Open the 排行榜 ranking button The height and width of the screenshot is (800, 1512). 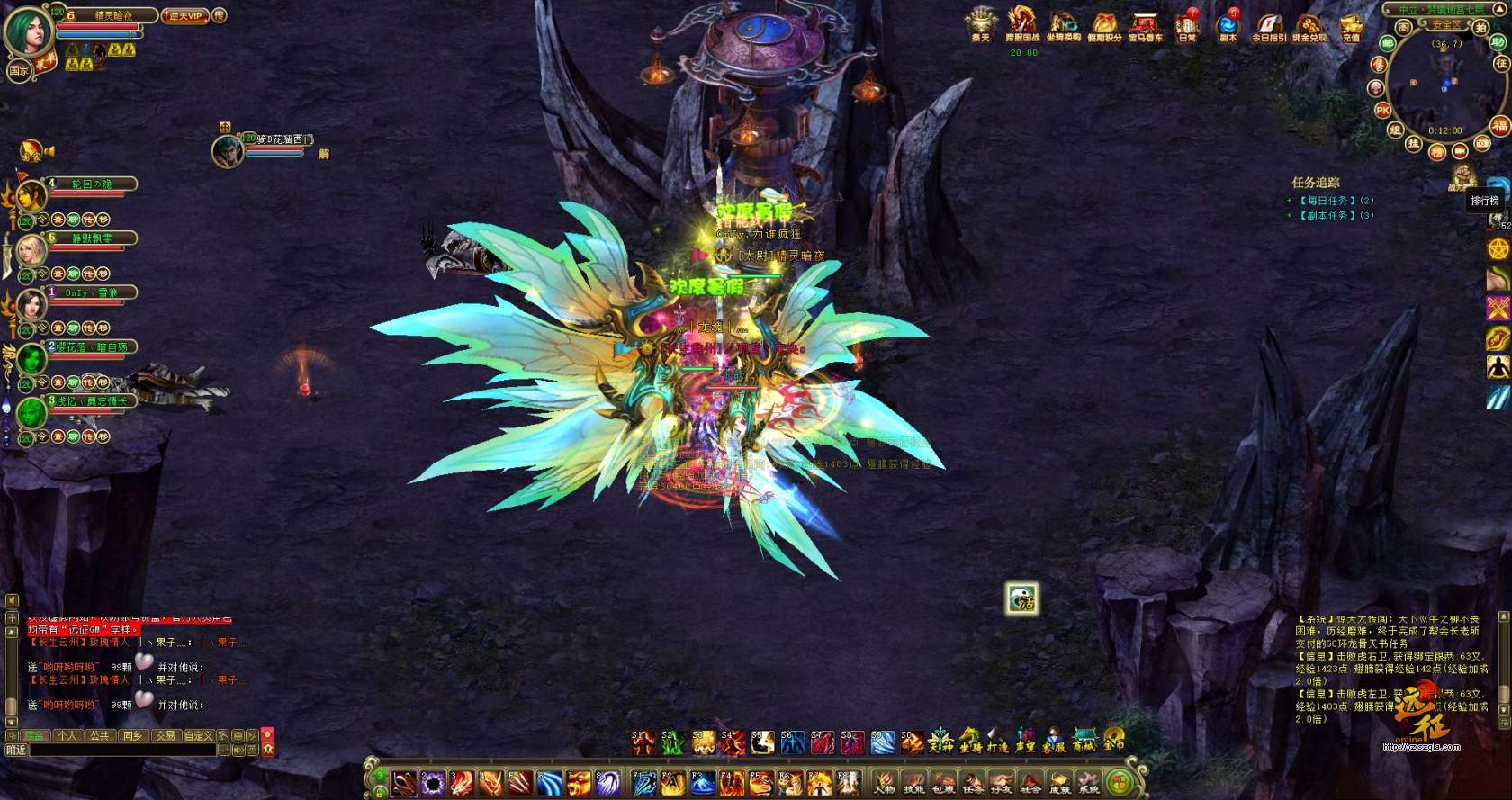[1485, 201]
